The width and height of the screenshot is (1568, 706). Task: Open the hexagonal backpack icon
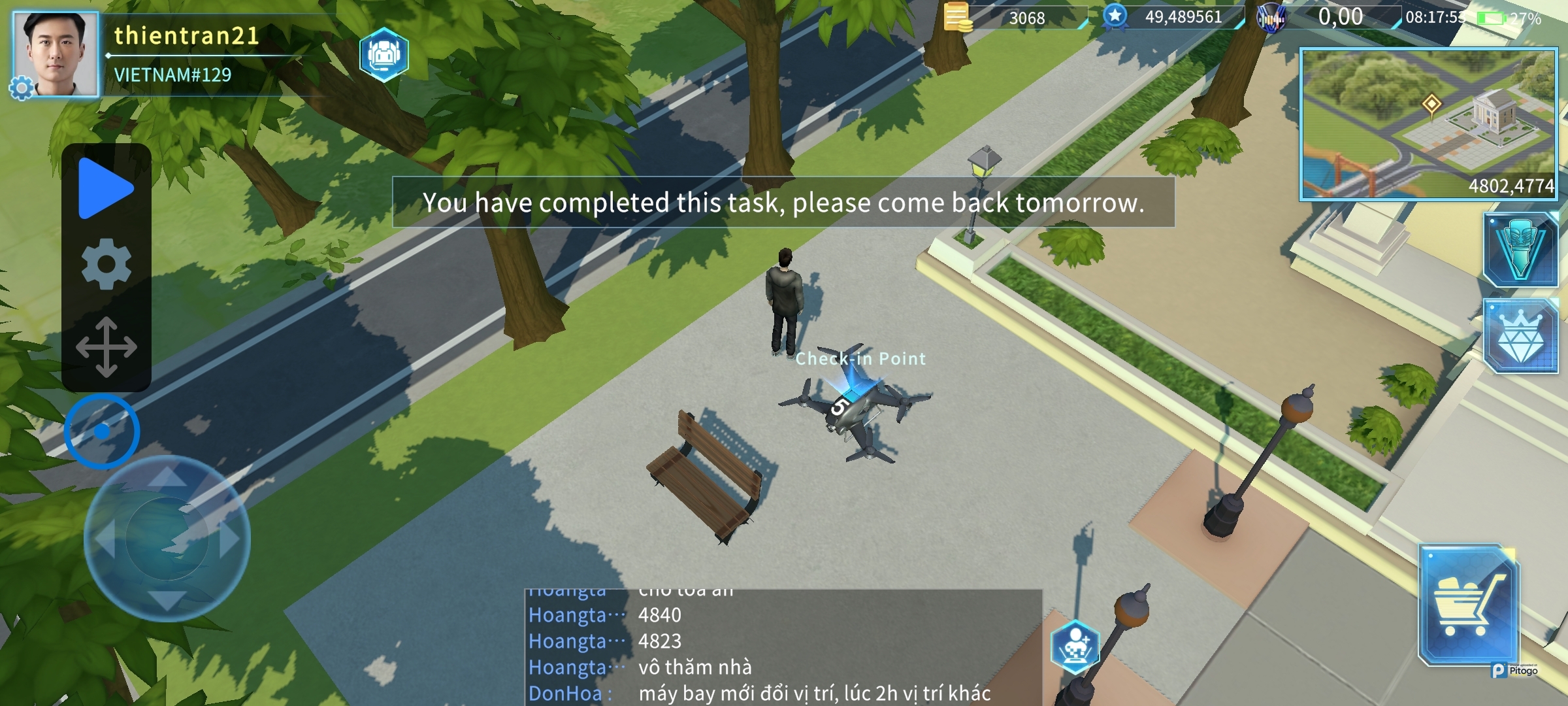[384, 55]
